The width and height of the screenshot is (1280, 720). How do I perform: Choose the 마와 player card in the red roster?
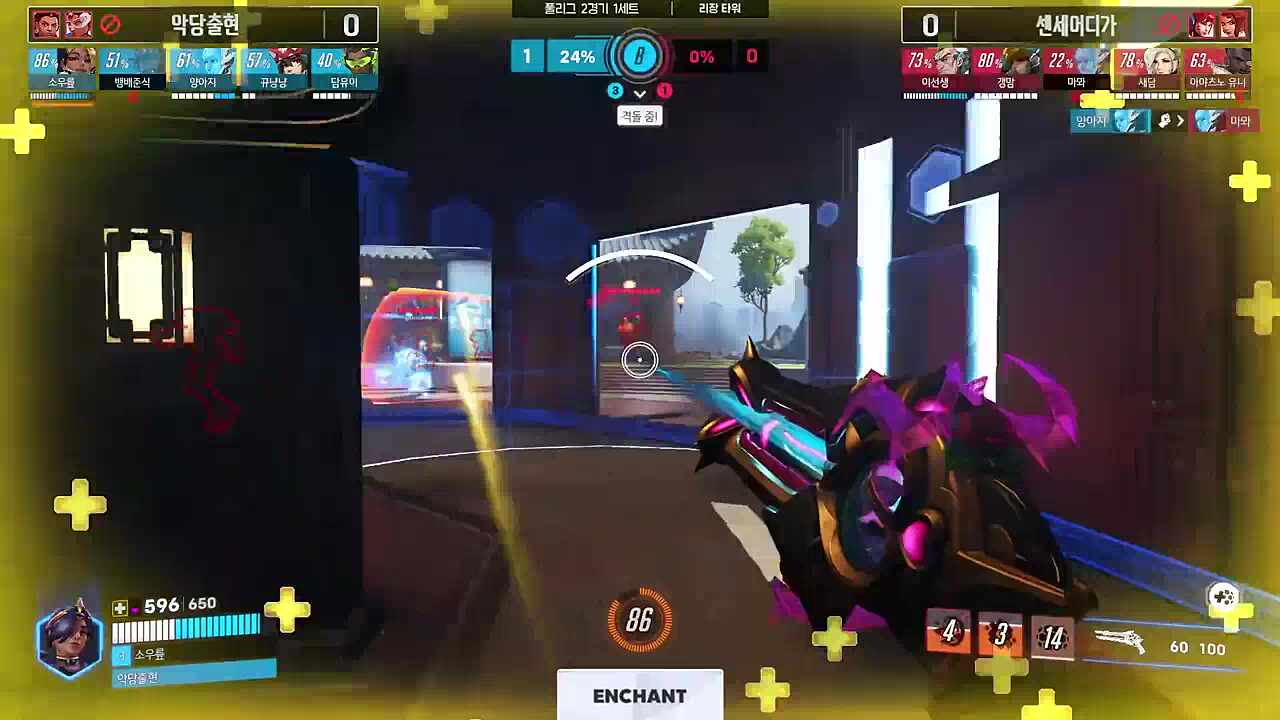pyautogui.click(x=1076, y=69)
